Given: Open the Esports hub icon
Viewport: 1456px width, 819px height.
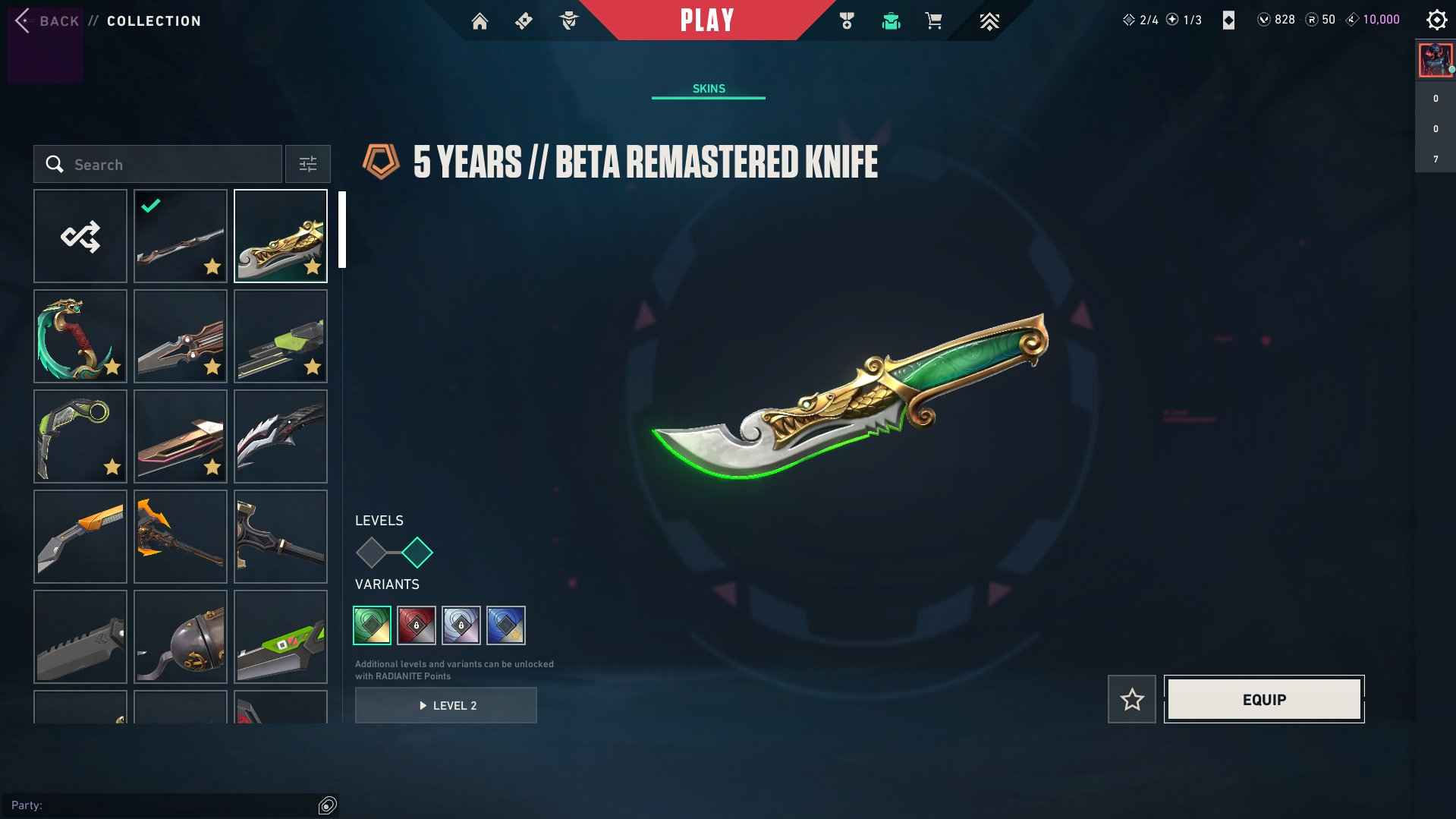Looking at the screenshot, I should pyautogui.click(x=989, y=20).
